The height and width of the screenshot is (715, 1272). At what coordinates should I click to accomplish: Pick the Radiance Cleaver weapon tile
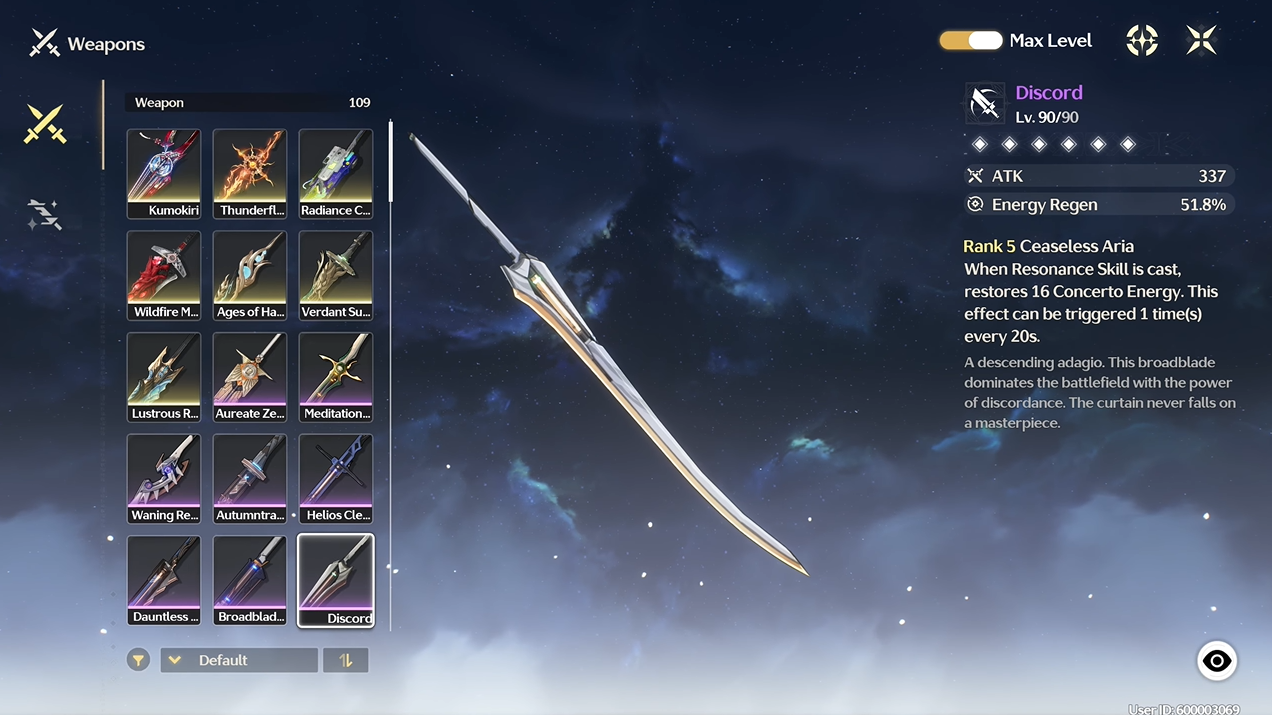(x=336, y=173)
